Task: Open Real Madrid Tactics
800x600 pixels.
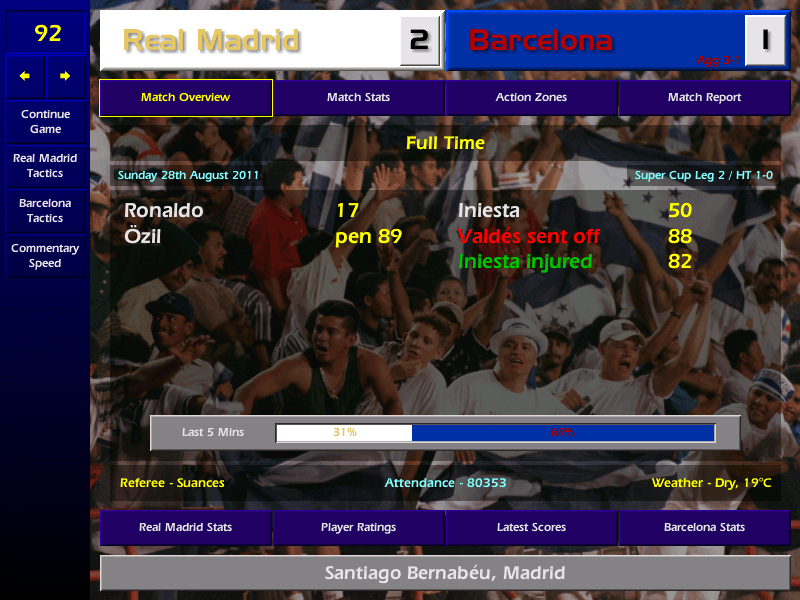Action: [x=45, y=165]
